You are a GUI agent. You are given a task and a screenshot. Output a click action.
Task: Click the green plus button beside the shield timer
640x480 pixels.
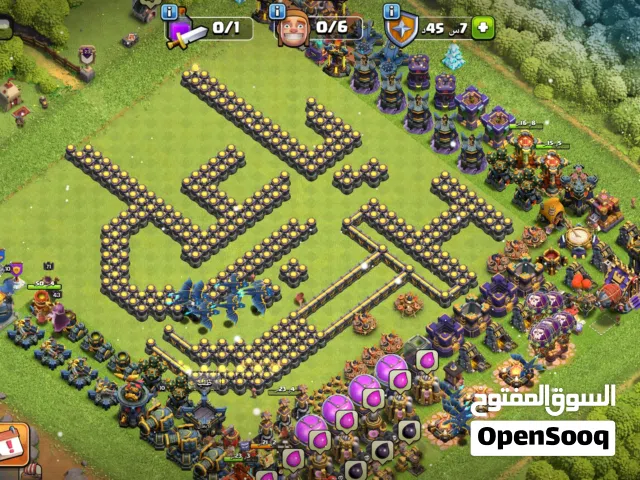(484, 28)
